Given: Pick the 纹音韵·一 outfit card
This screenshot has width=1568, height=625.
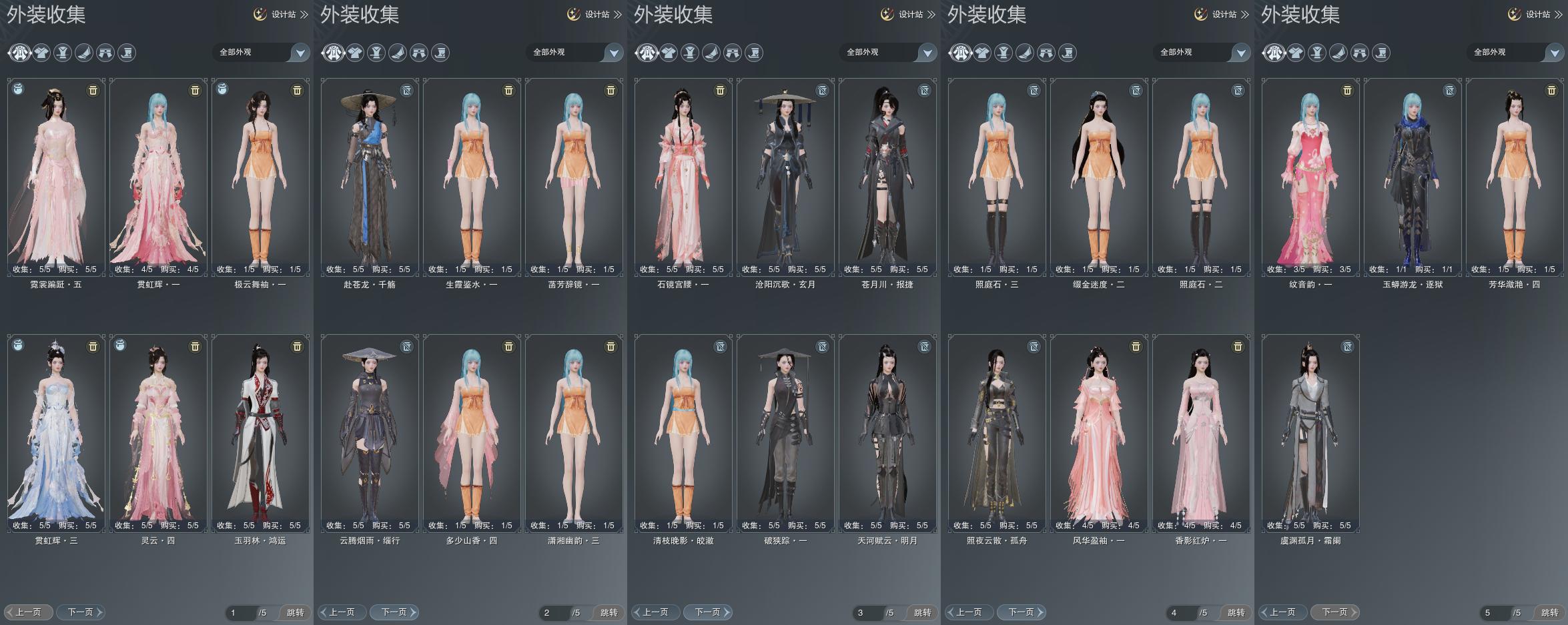Looking at the screenshot, I should [1310, 177].
